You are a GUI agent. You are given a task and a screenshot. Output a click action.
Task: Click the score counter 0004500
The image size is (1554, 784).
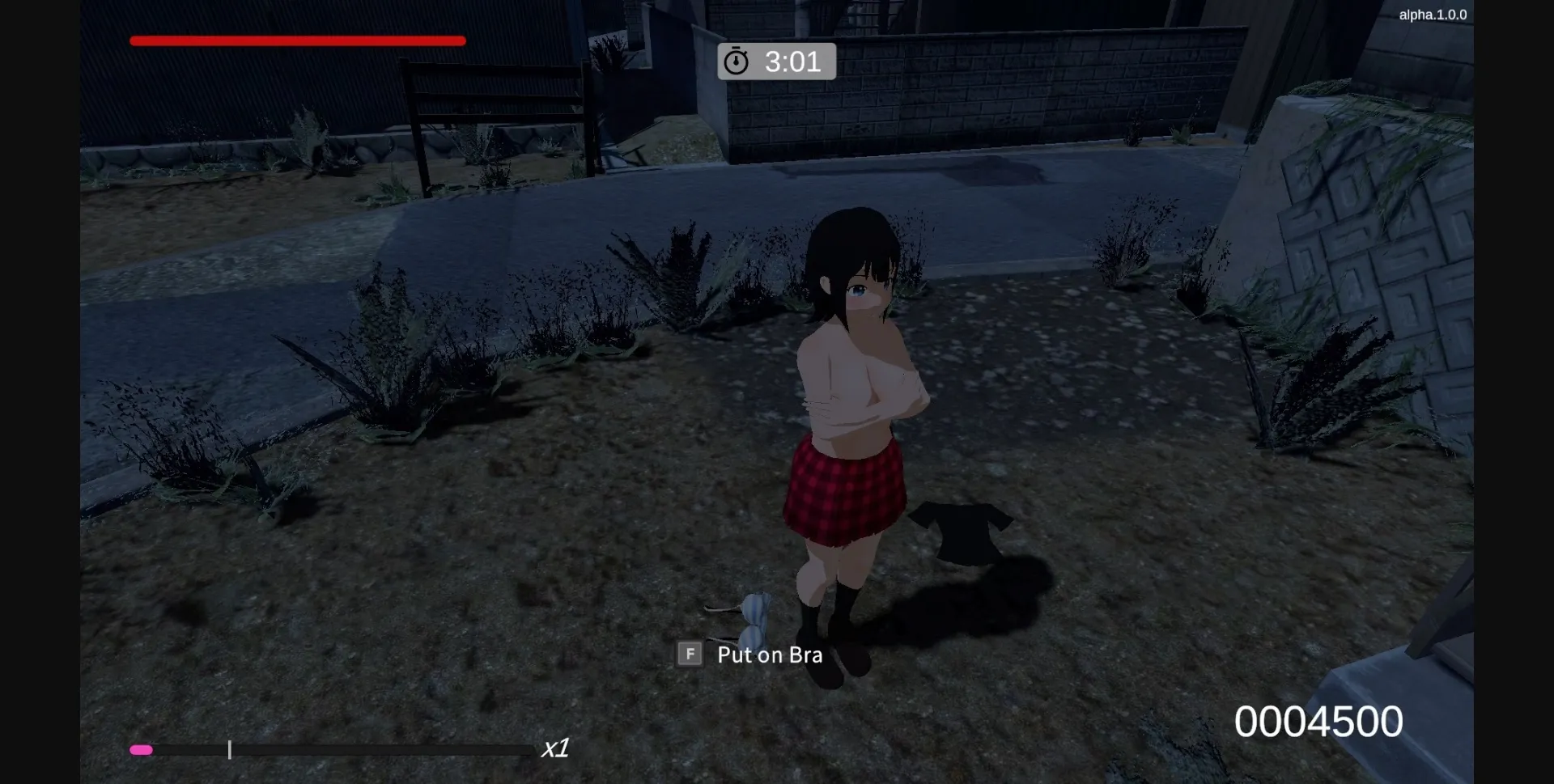coord(1318,720)
